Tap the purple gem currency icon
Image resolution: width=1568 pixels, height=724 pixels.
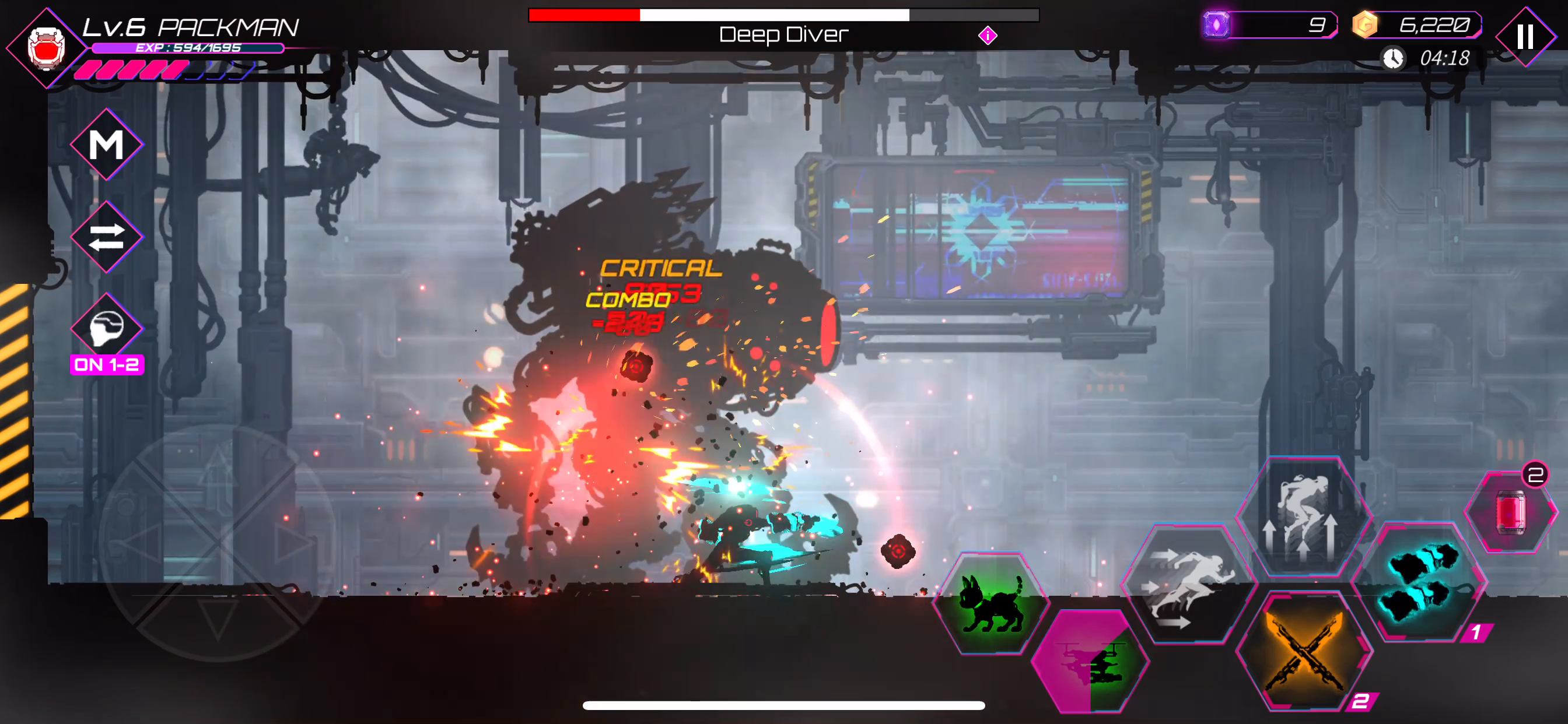pyautogui.click(x=1216, y=26)
